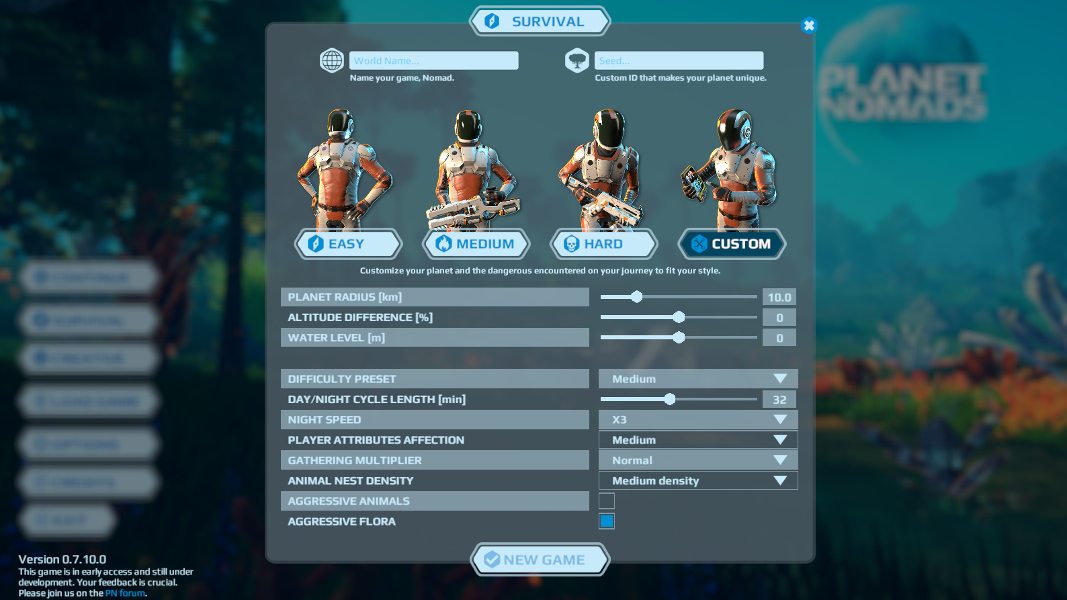1067x600 pixels.
Task: Open the Gathering Multiplier dropdown
Action: point(698,460)
